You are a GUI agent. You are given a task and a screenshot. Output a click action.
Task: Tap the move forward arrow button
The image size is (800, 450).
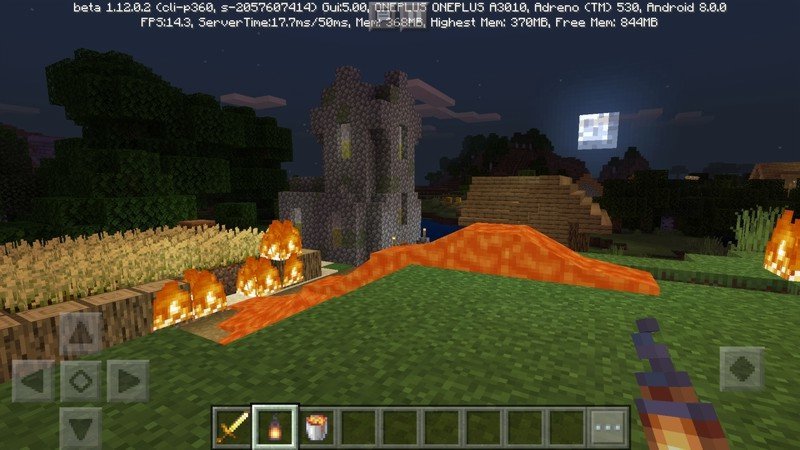(x=81, y=335)
